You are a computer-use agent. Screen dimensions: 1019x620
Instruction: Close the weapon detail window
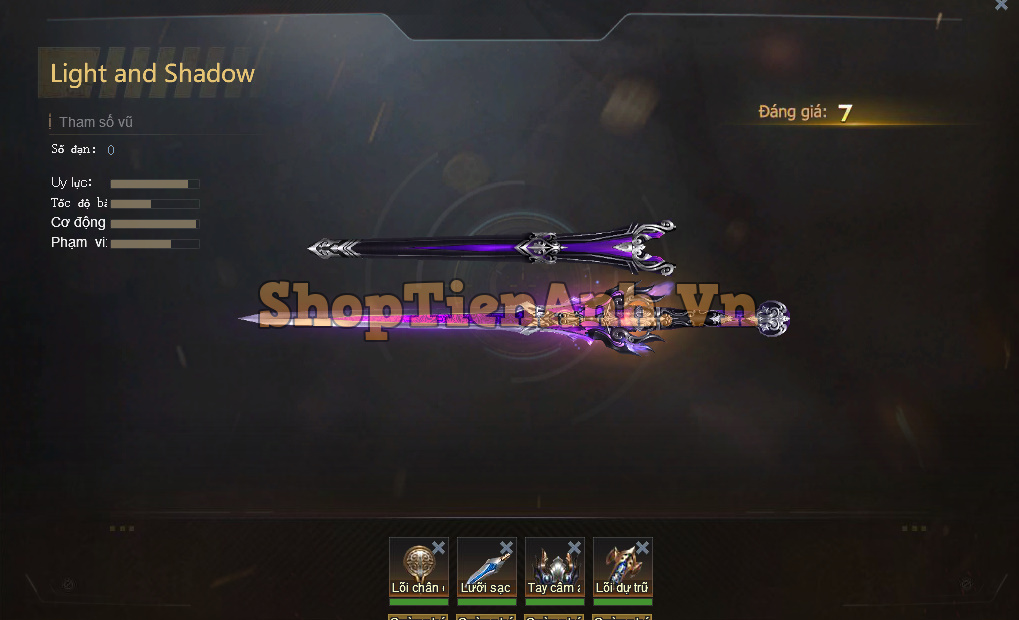point(1001,5)
